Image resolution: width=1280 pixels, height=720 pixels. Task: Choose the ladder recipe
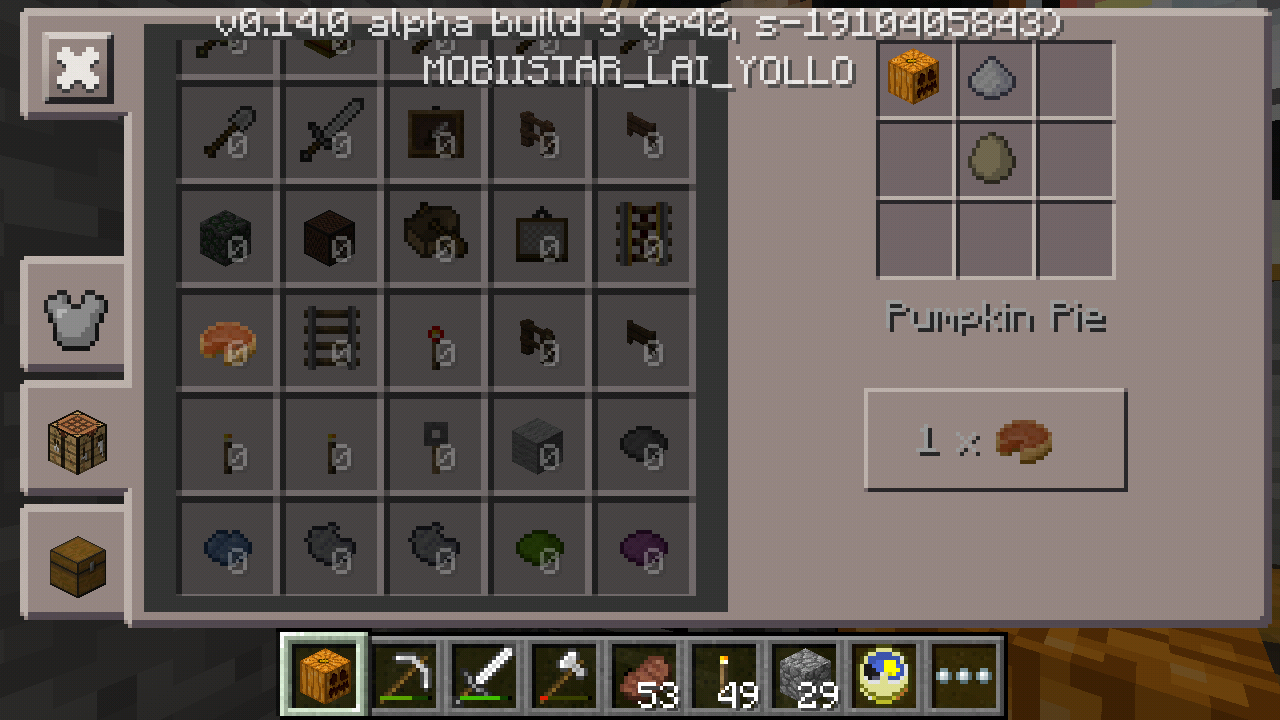pos(331,341)
